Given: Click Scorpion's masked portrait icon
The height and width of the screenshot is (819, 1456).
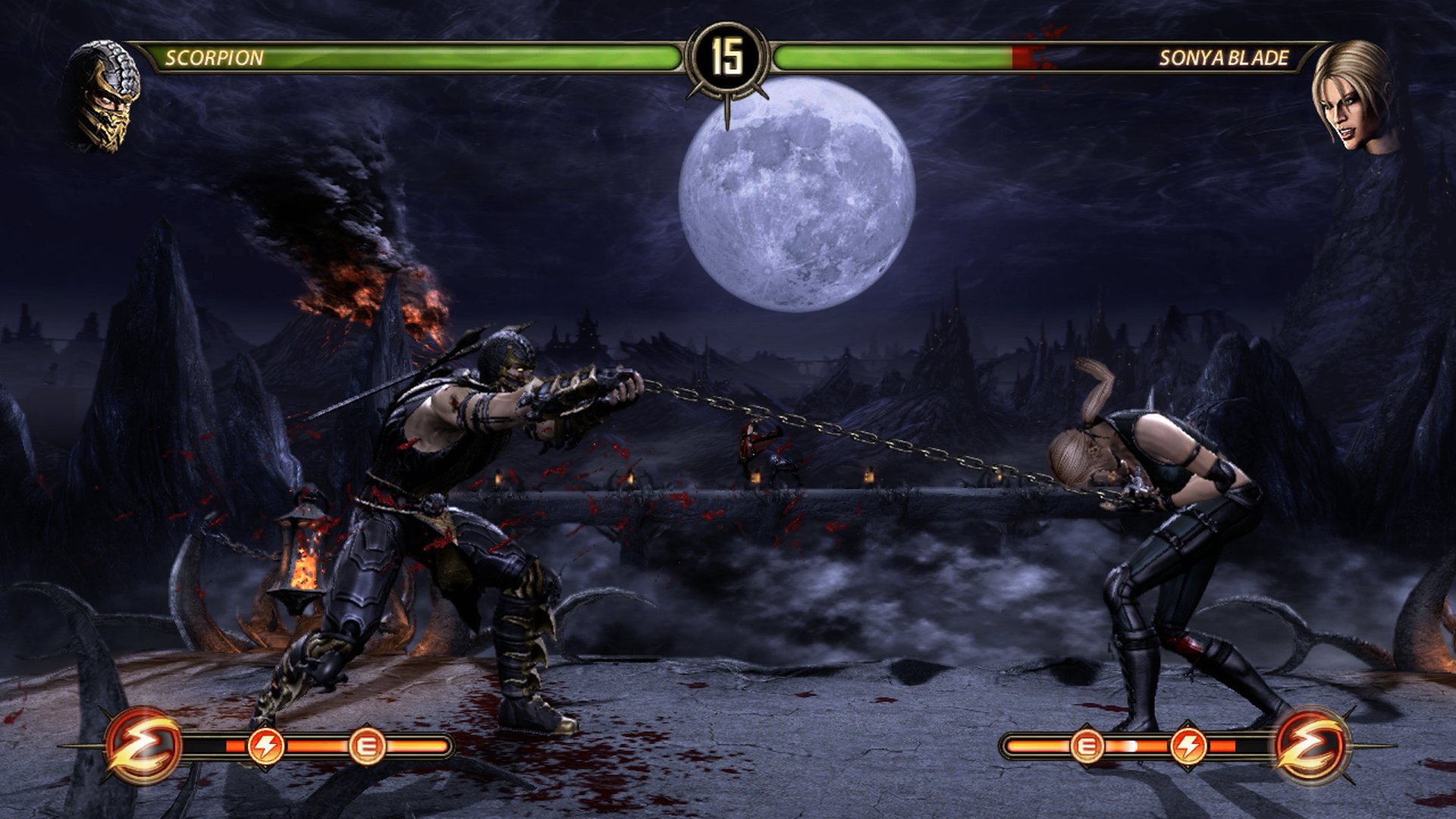Looking at the screenshot, I should [104, 96].
